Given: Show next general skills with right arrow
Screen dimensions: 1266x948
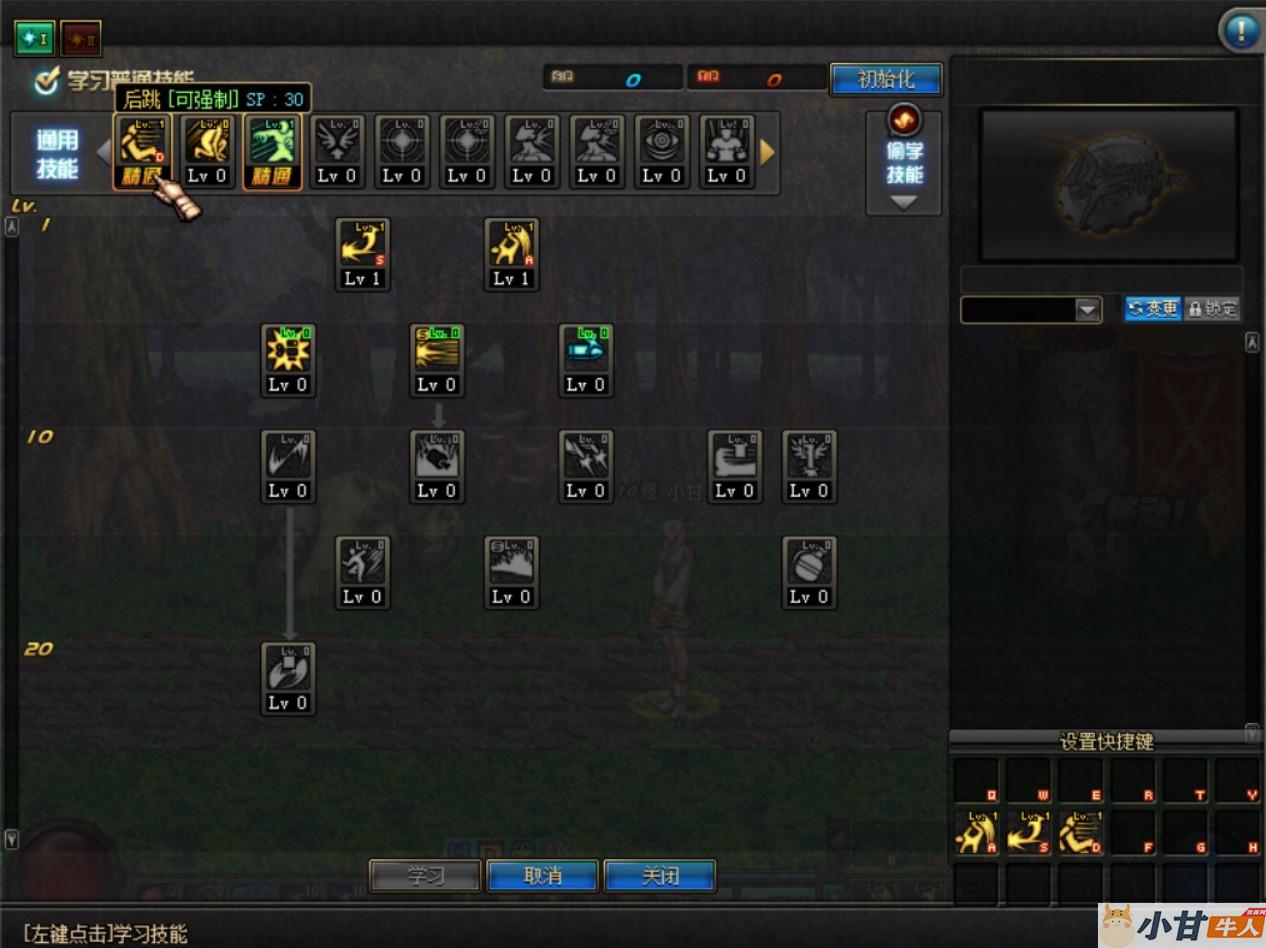Looking at the screenshot, I should coord(767,152).
